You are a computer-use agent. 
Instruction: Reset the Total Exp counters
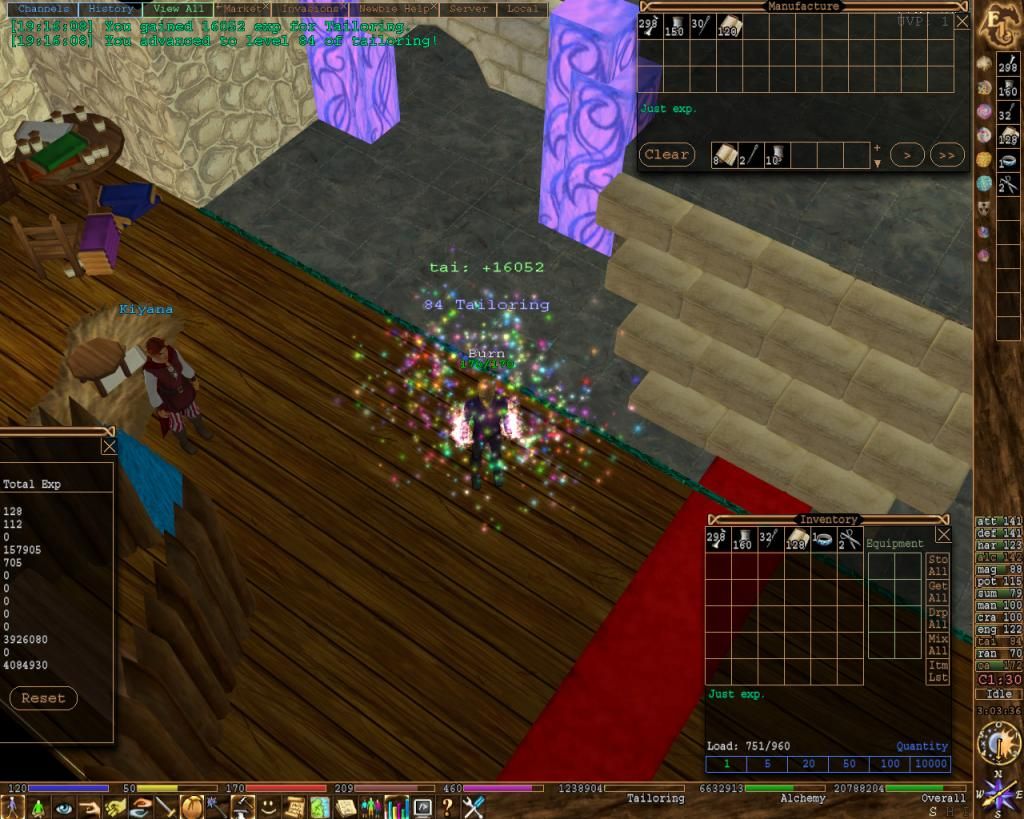(x=43, y=698)
